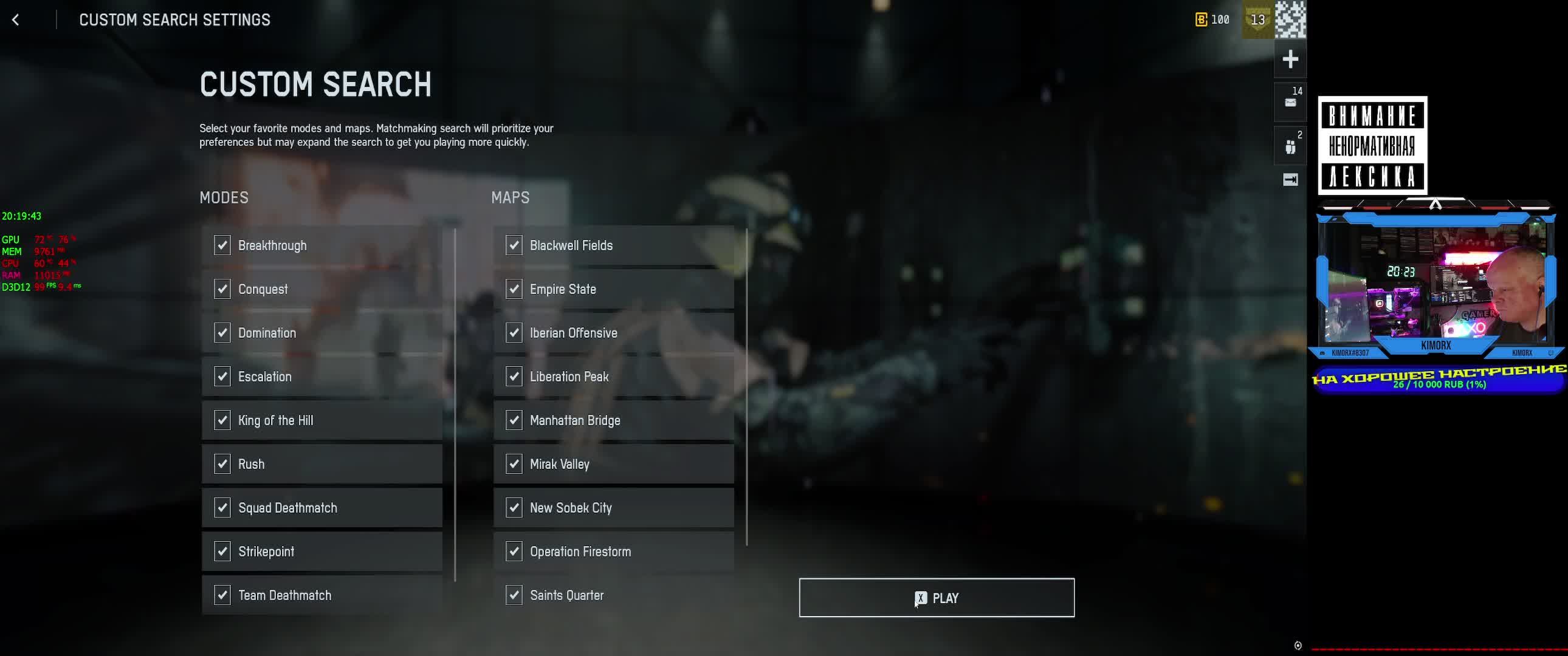
Task: Toggle the Rush mode checkbox
Action: click(x=222, y=464)
